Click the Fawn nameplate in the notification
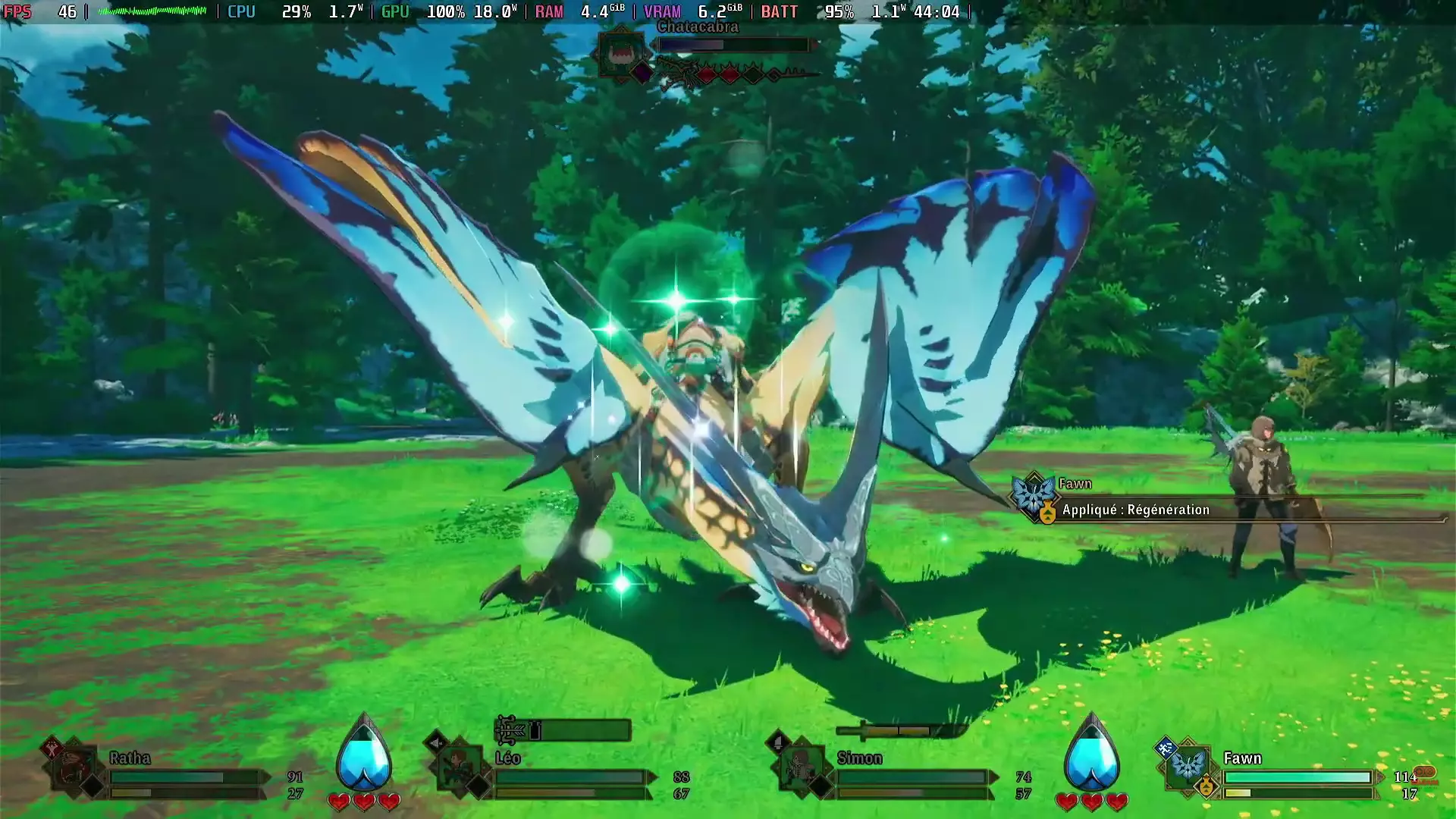The height and width of the screenshot is (819, 1456). coord(1074,483)
